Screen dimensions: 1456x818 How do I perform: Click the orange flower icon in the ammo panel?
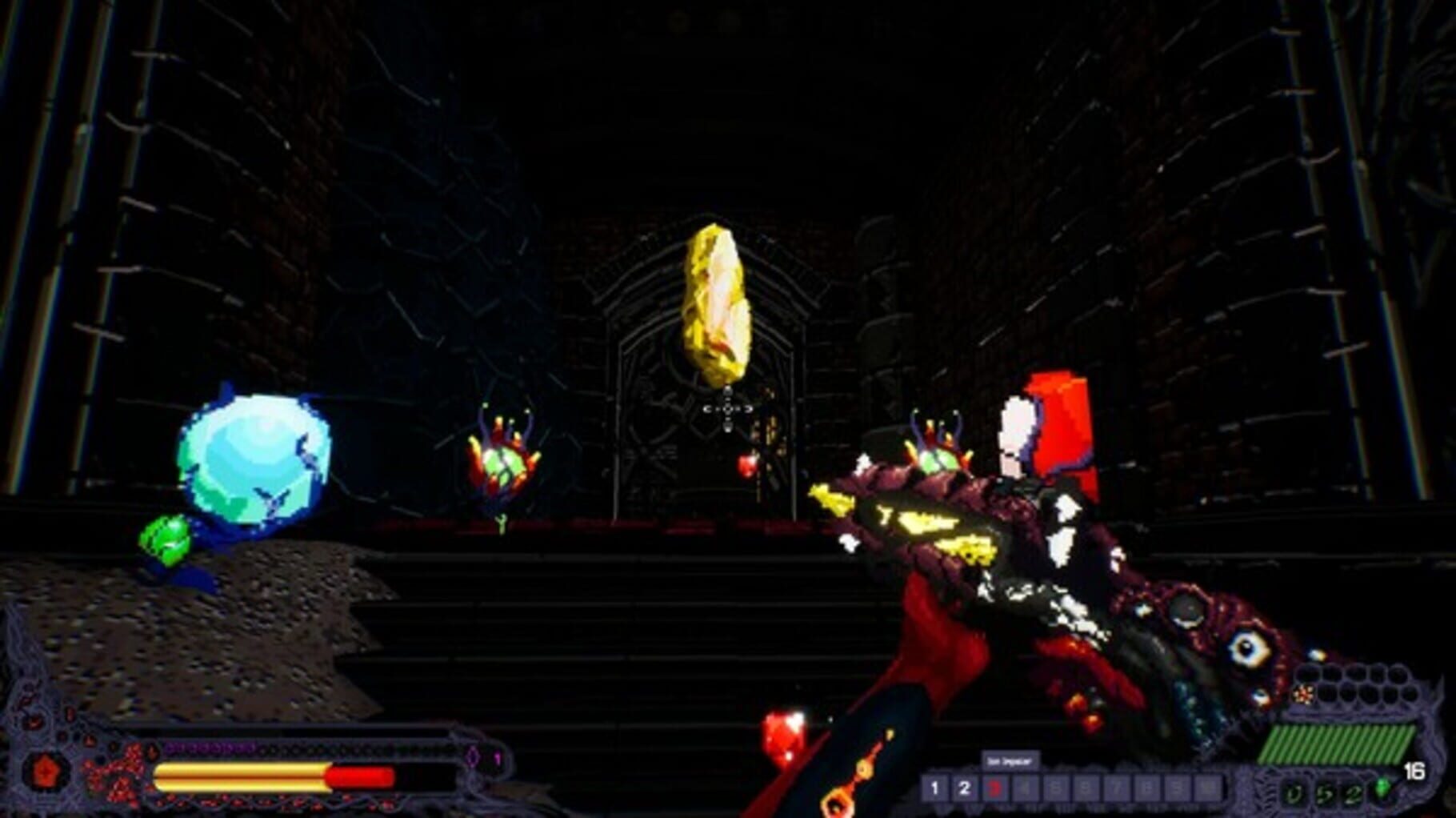click(1302, 696)
